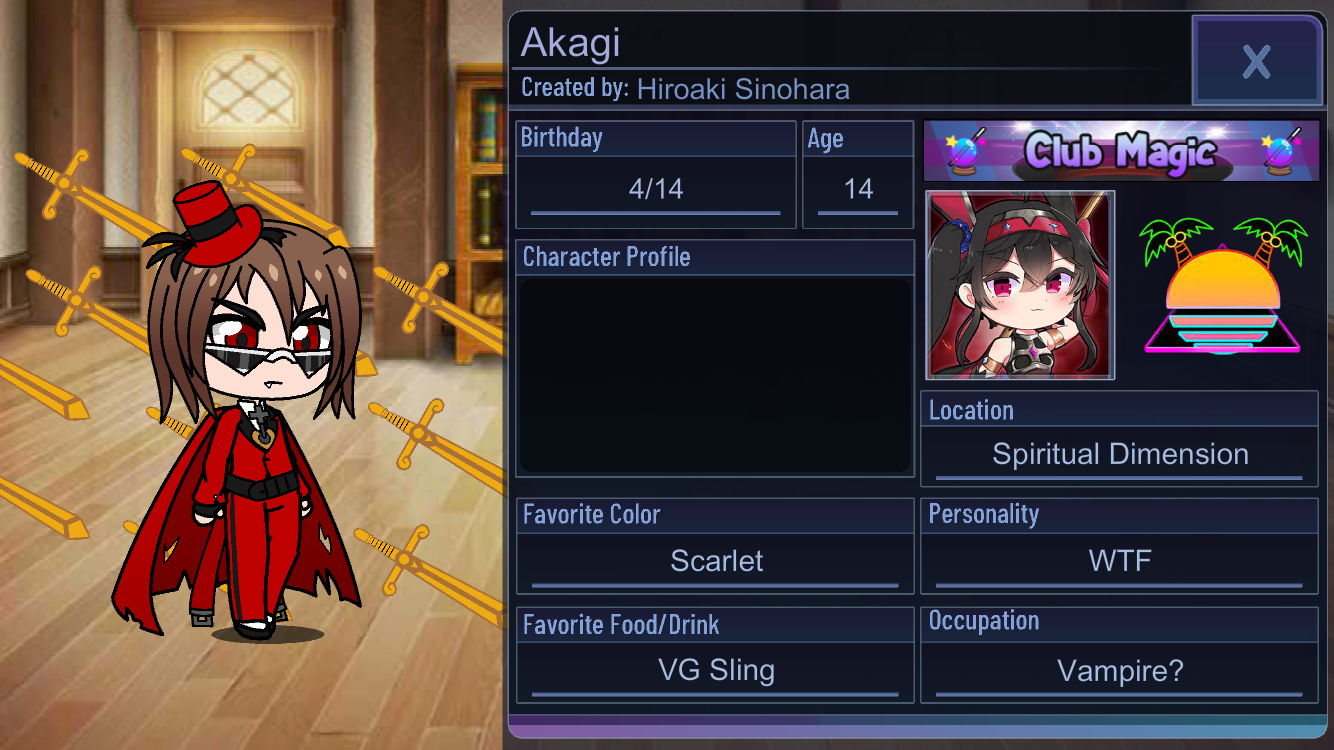The width and height of the screenshot is (1334, 750).
Task: Close the Akagi profile panel
Action: point(1257,61)
